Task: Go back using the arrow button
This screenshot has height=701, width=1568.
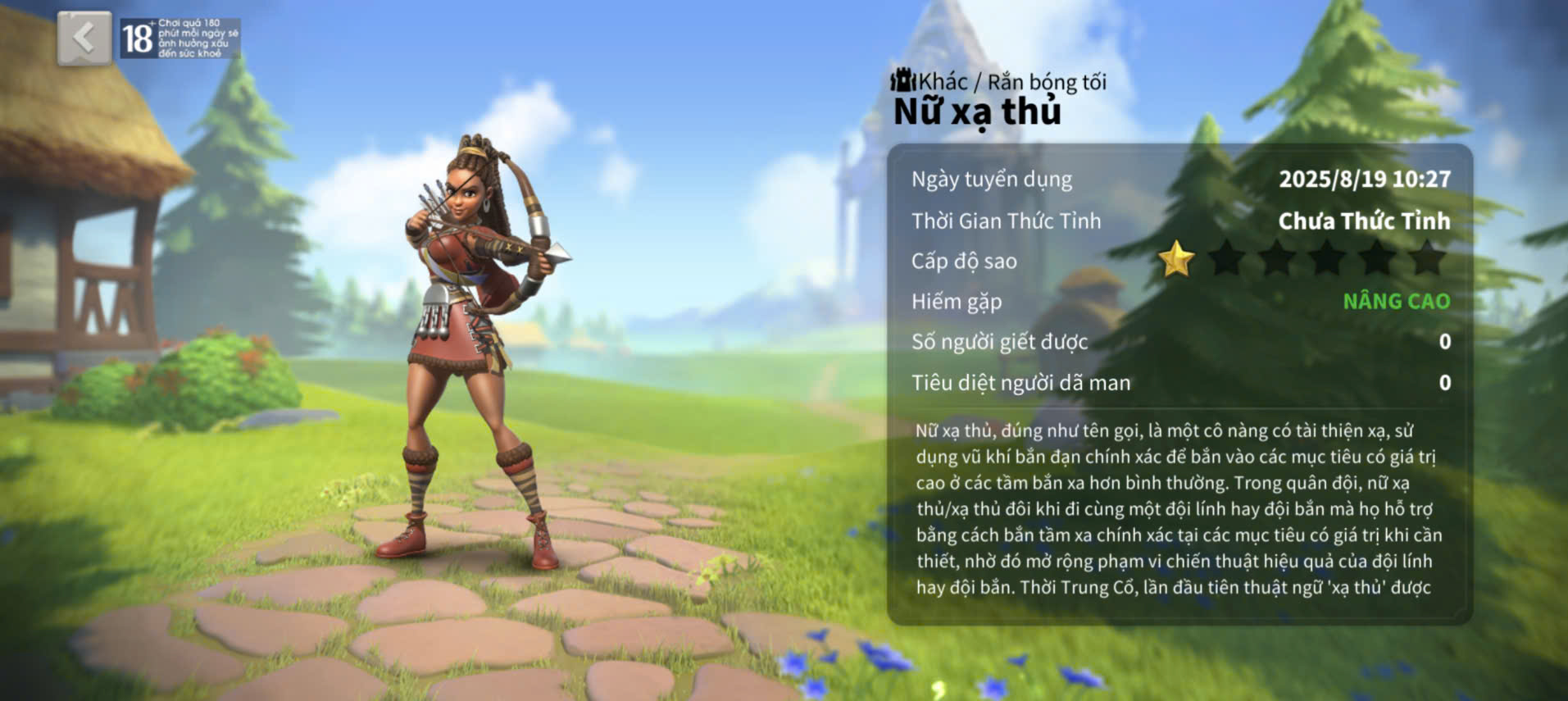Action: (x=84, y=38)
